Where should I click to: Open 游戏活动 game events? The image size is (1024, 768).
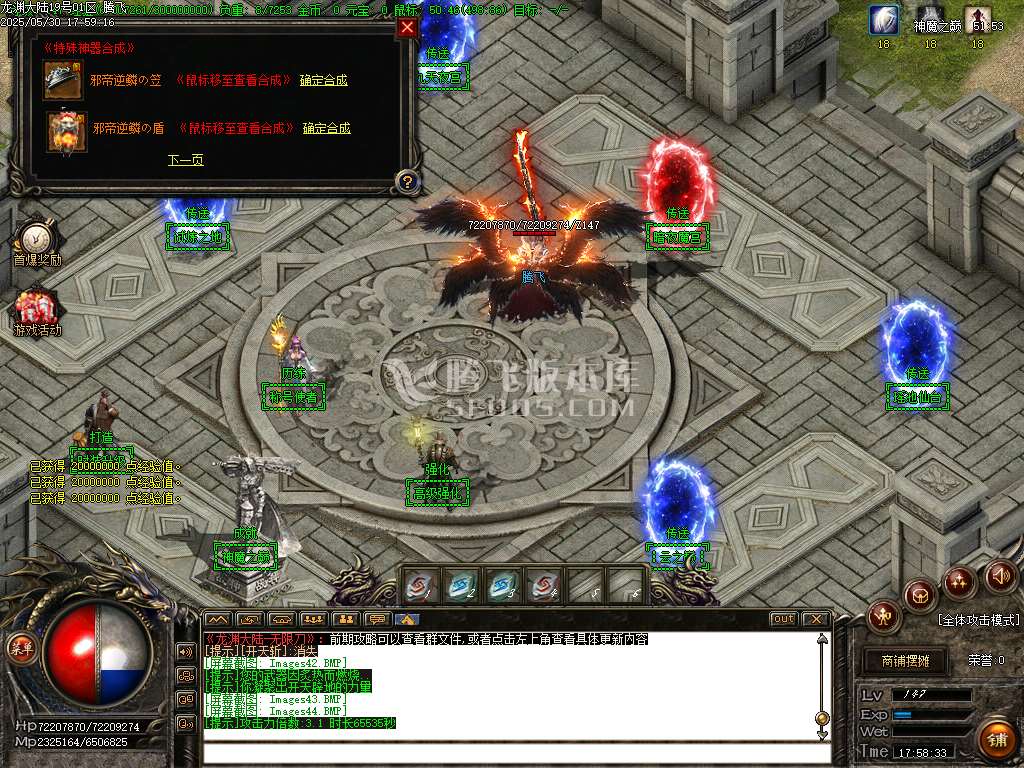[x=37, y=310]
